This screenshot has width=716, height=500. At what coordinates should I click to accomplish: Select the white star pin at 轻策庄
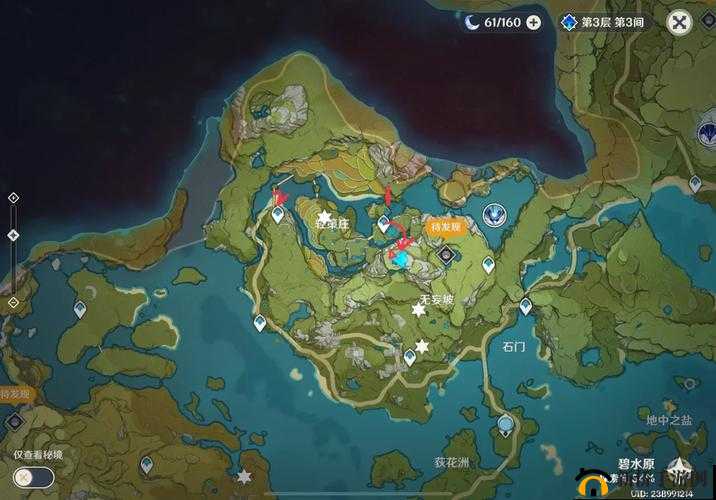[324, 217]
